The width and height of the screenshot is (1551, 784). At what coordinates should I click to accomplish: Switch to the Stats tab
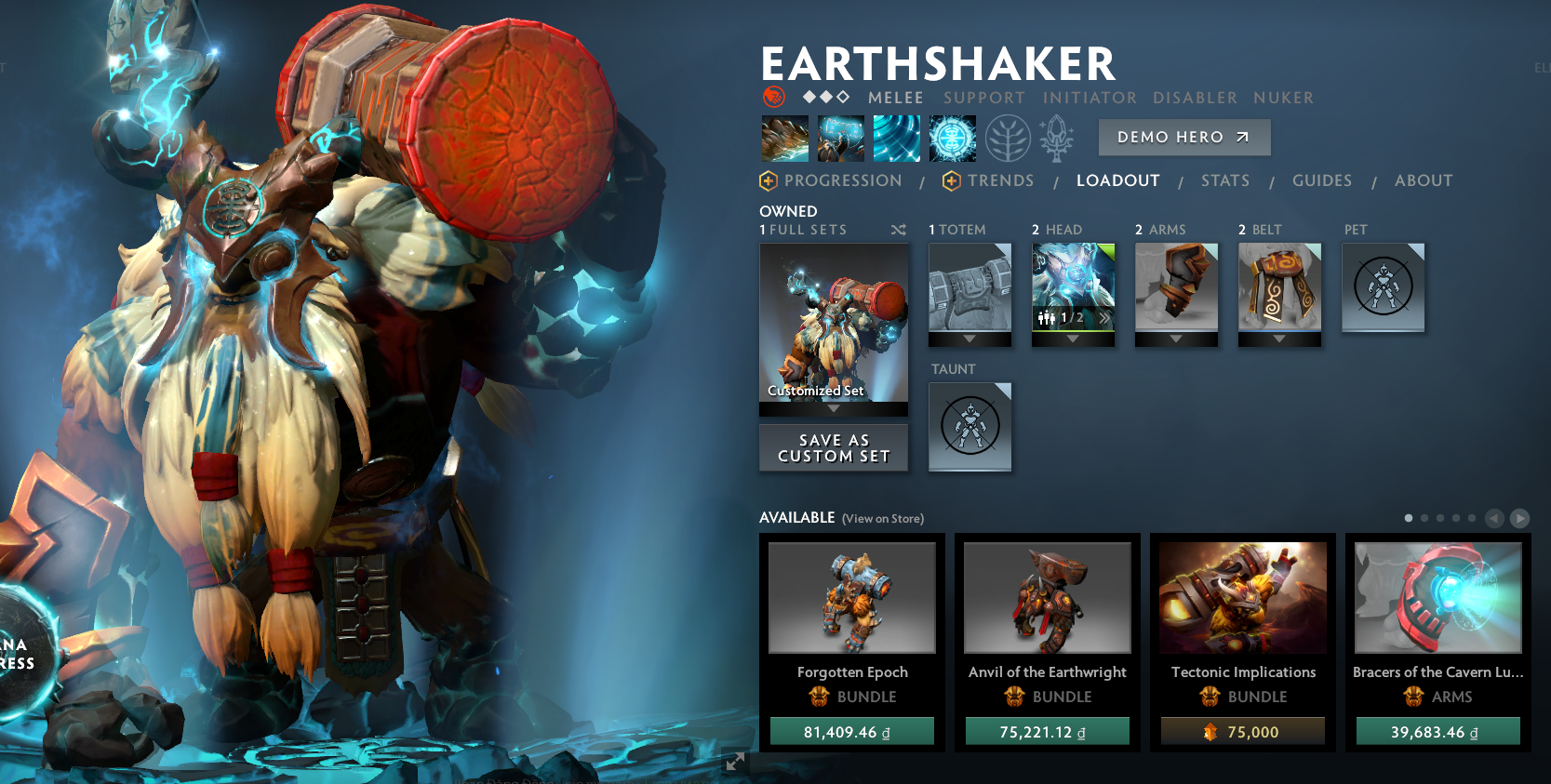1225,180
